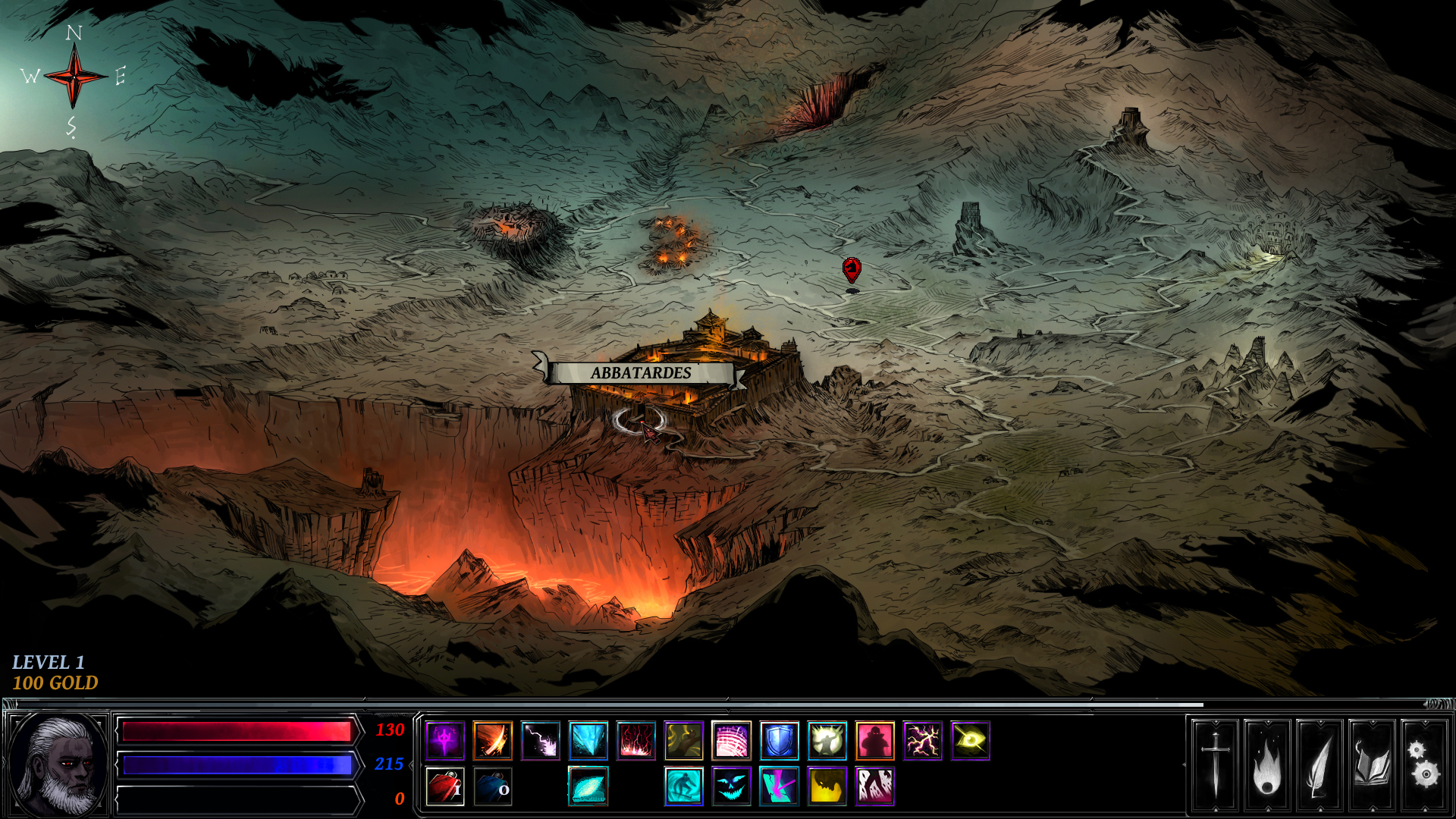Use the grinning dark face ability icon

pyautogui.click(x=732, y=787)
